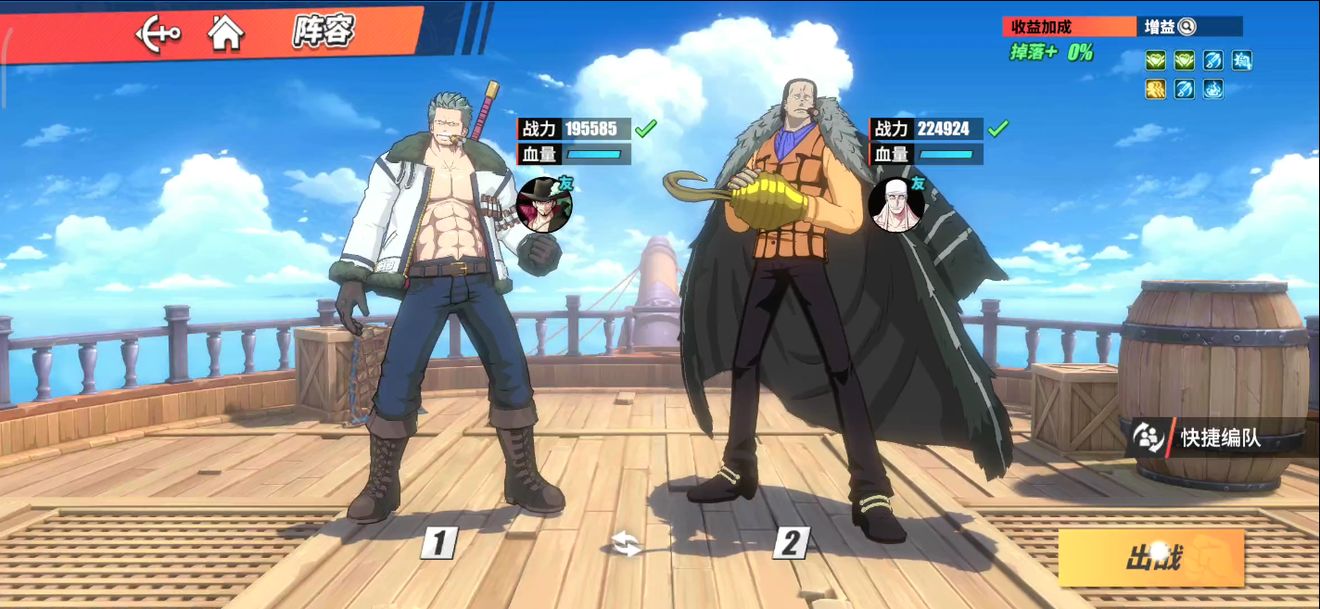Select the 收益加成 bonus label
This screenshot has height=609, width=1320.
click(x=1069, y=27)
